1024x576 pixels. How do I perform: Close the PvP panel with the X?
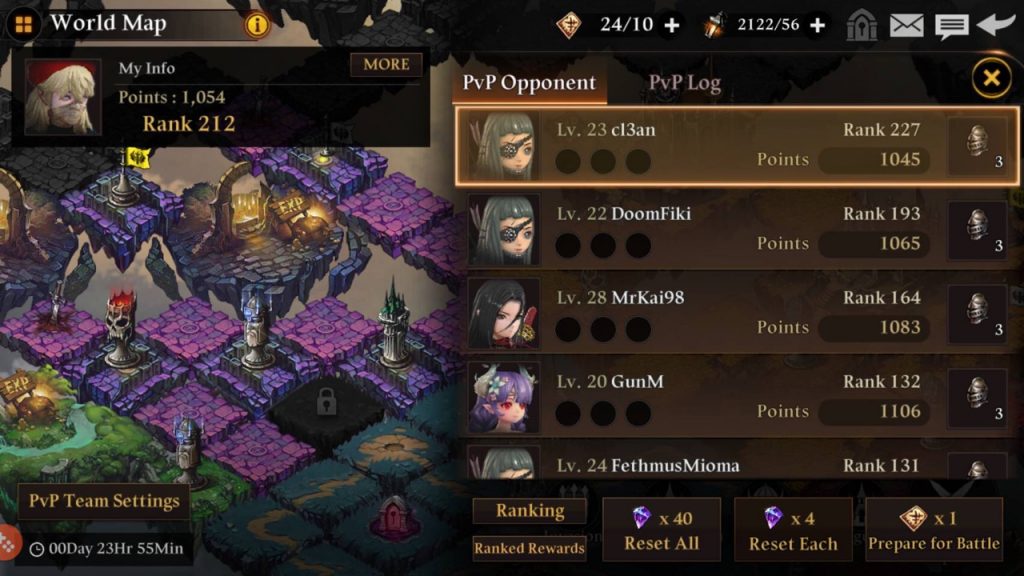click(x=991, y=77)
